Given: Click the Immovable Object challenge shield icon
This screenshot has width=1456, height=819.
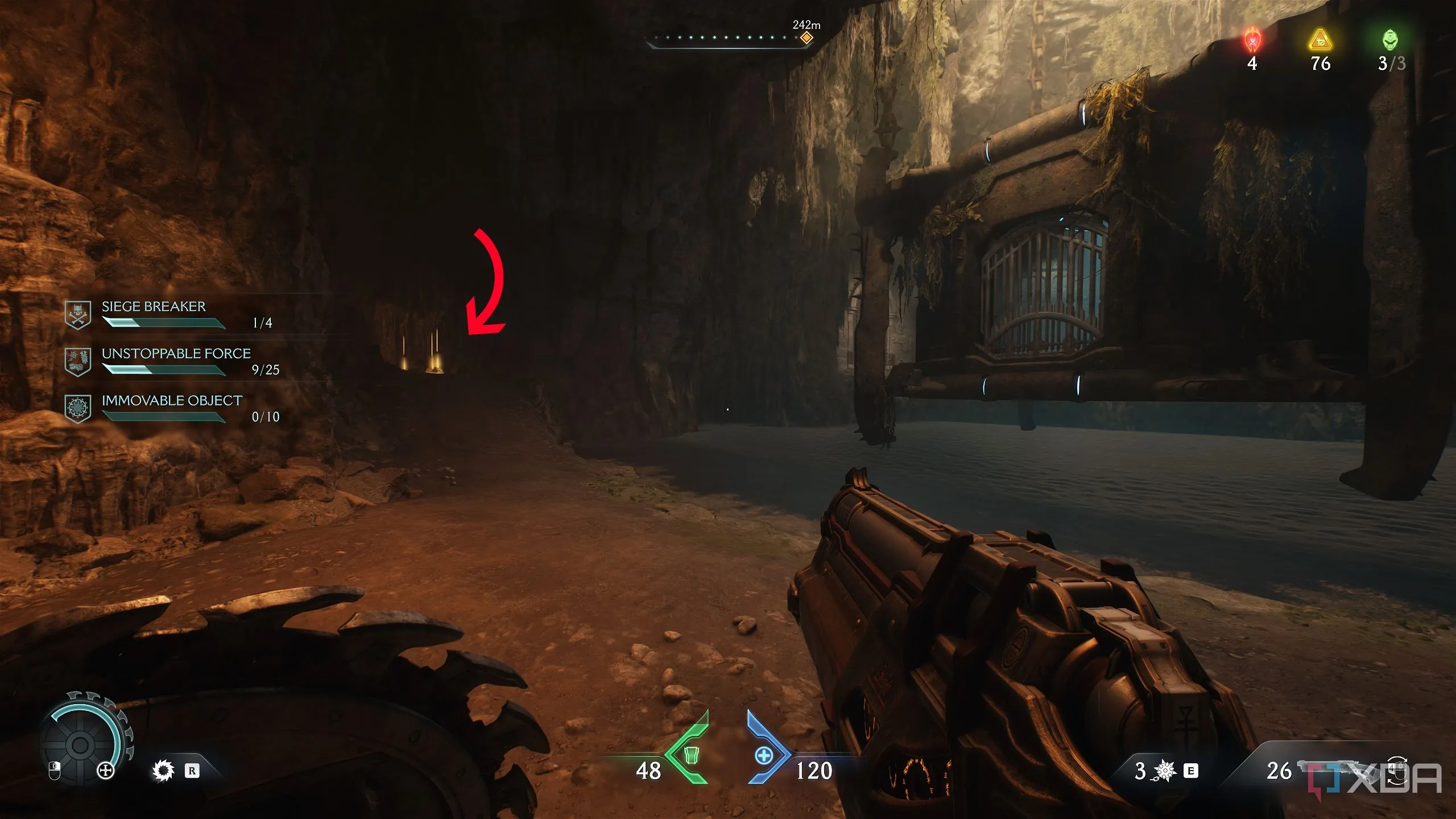Looking at the screenshot, I should coord(78,409).
